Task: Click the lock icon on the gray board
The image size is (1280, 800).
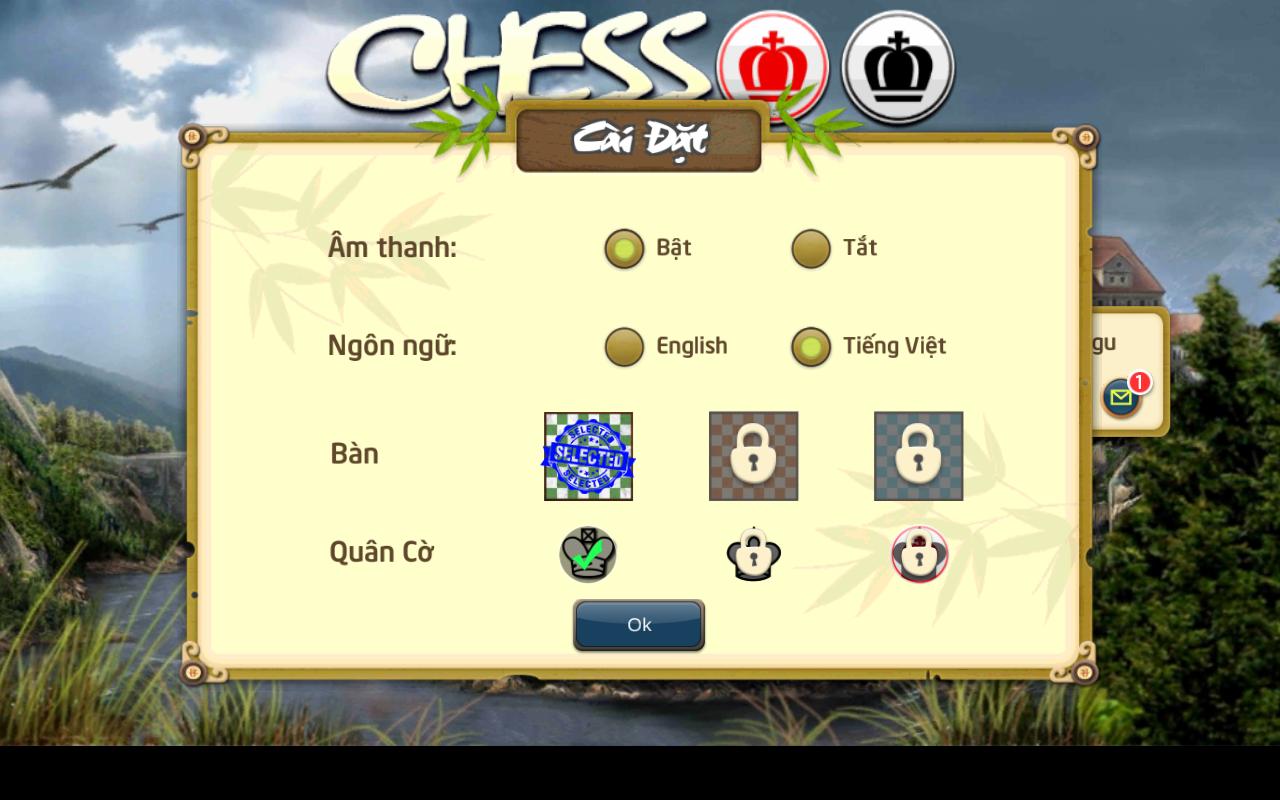Action: click(918, 454)
